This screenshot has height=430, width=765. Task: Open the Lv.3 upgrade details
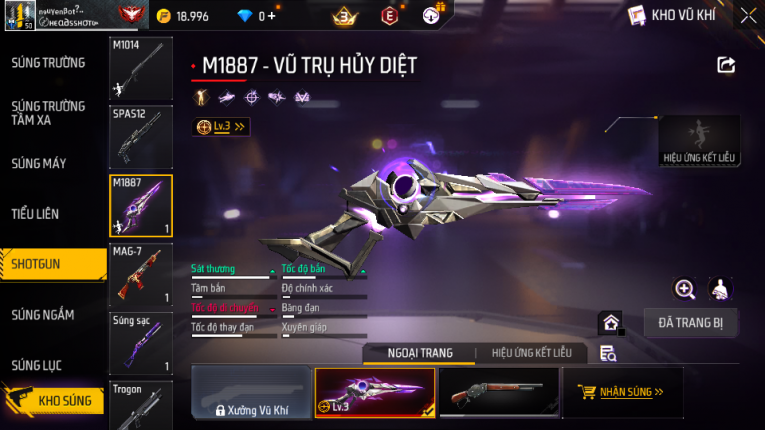coord(222,127)
